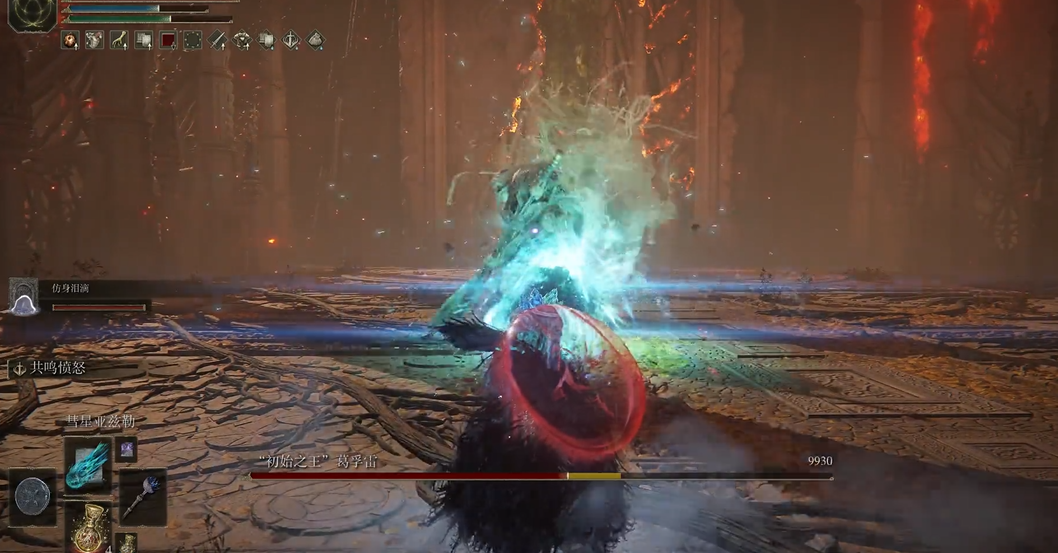Click the golden emblem at the top-left corner
The height and width of the screenshot is (553, 1058).
tap(32, 14)
